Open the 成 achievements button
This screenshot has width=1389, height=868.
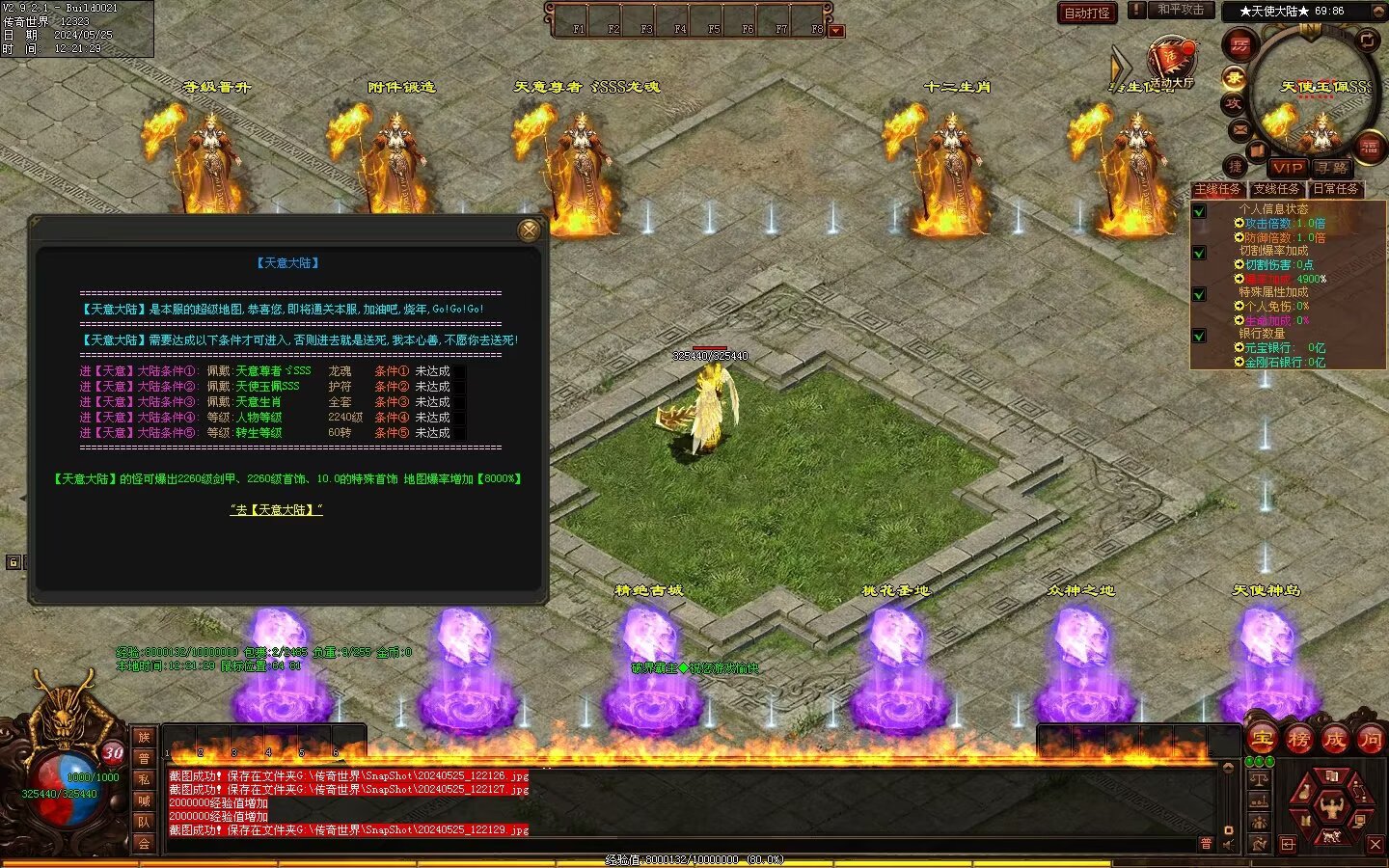click(x=1334, y=739)
